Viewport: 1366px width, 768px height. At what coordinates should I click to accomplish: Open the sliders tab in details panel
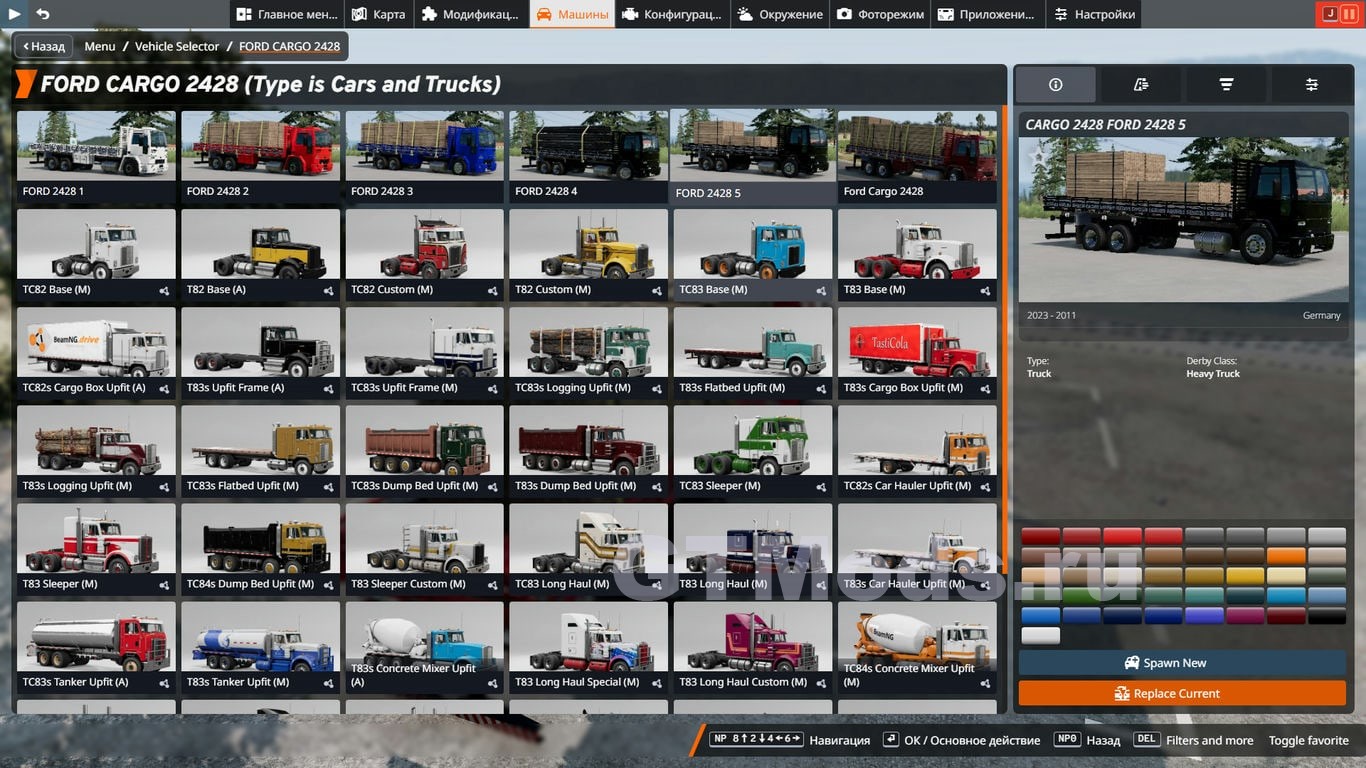(x=1311, y=85)
